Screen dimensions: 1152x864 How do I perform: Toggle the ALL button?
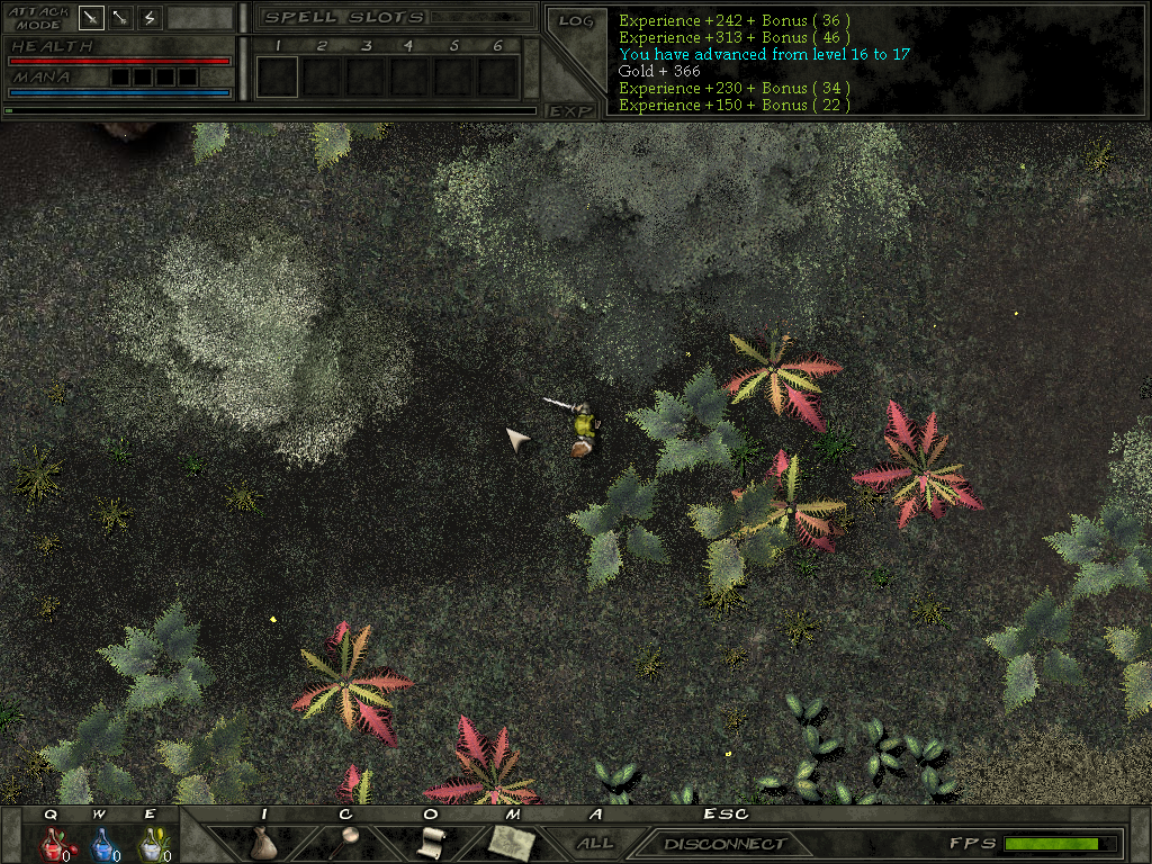tap(595, 843)
